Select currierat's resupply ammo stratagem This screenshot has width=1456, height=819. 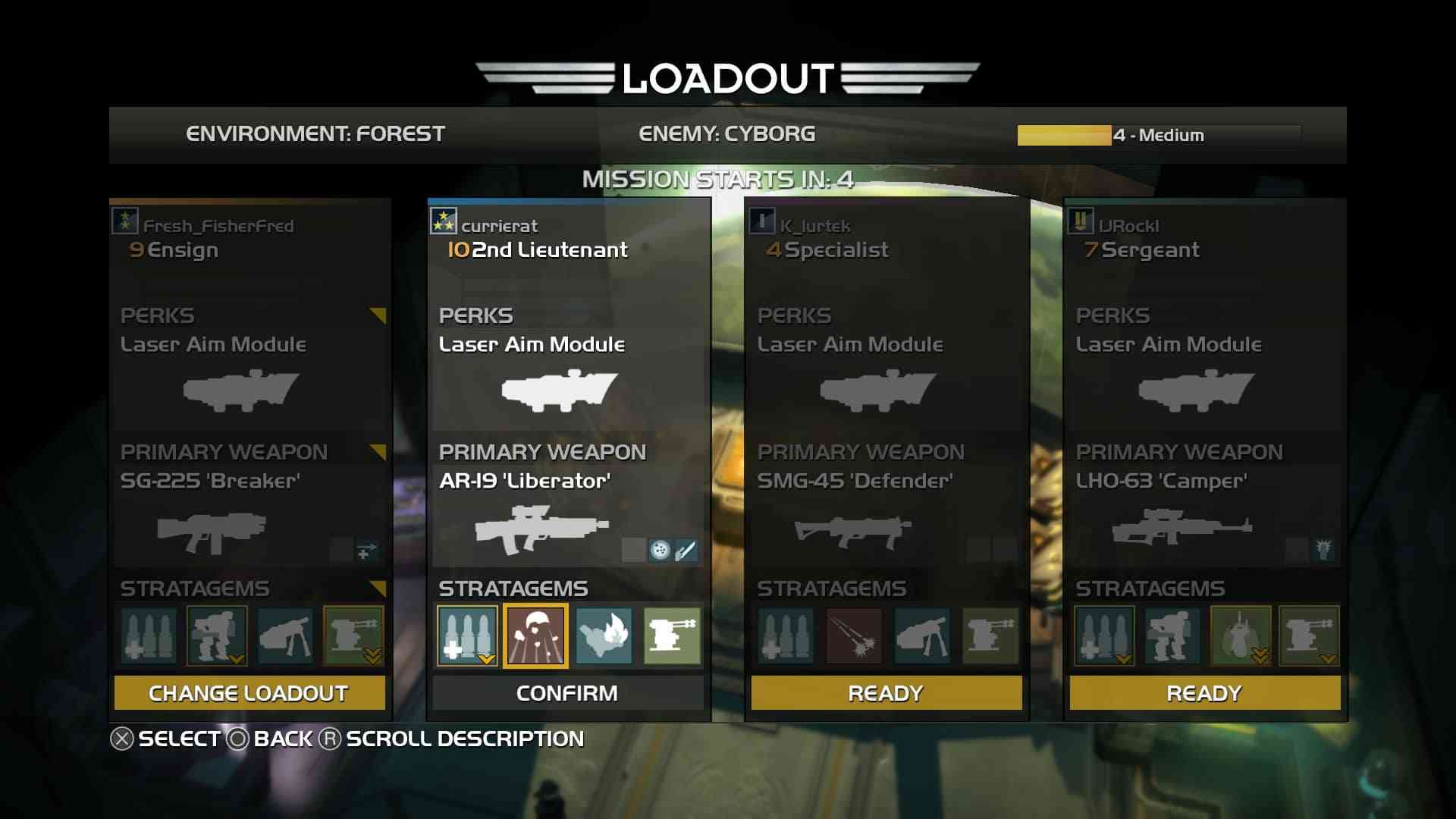467,635
